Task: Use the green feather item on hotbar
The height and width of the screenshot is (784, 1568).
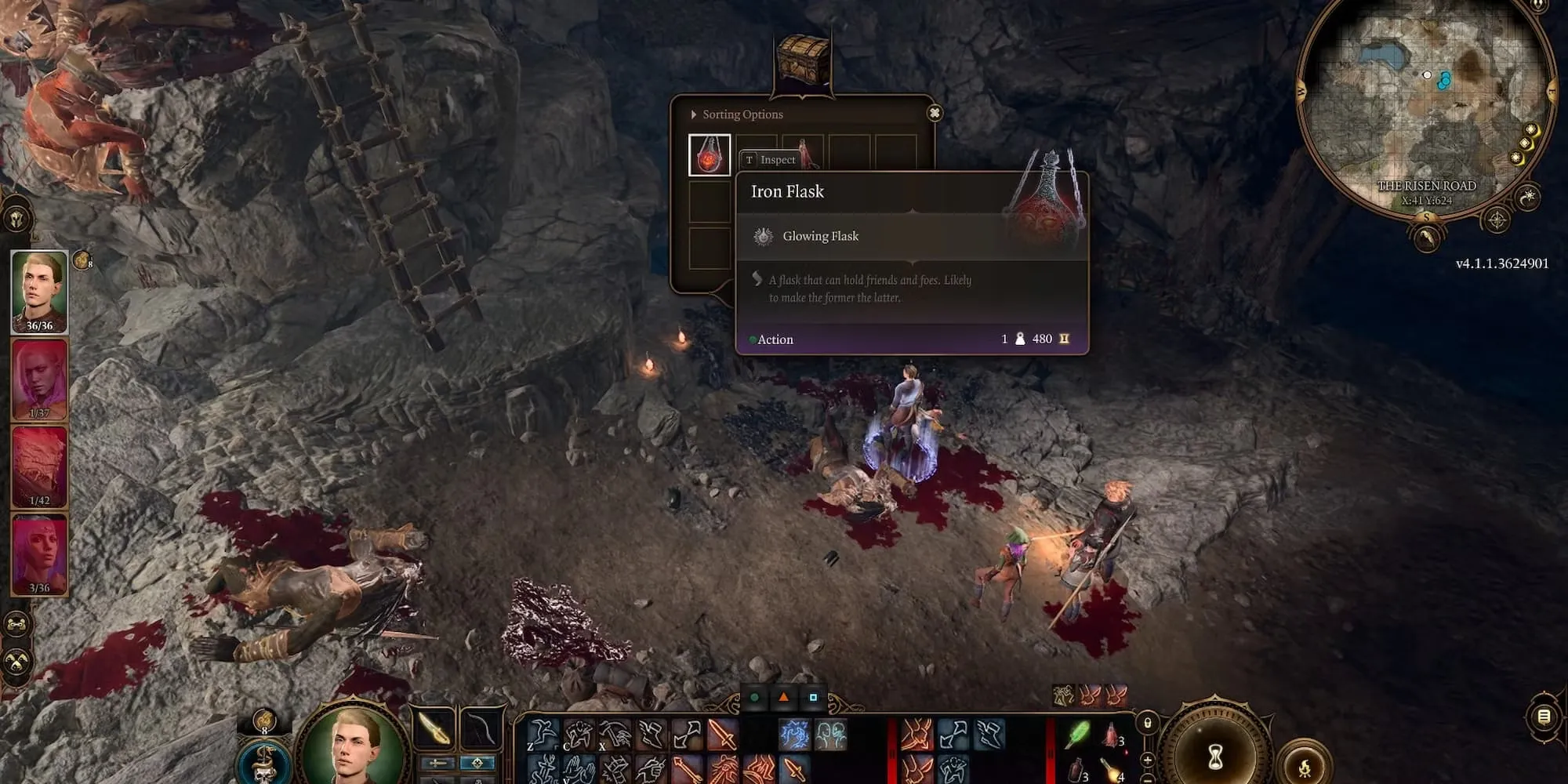Action: pyautogui.click(x=1080, y=735)
